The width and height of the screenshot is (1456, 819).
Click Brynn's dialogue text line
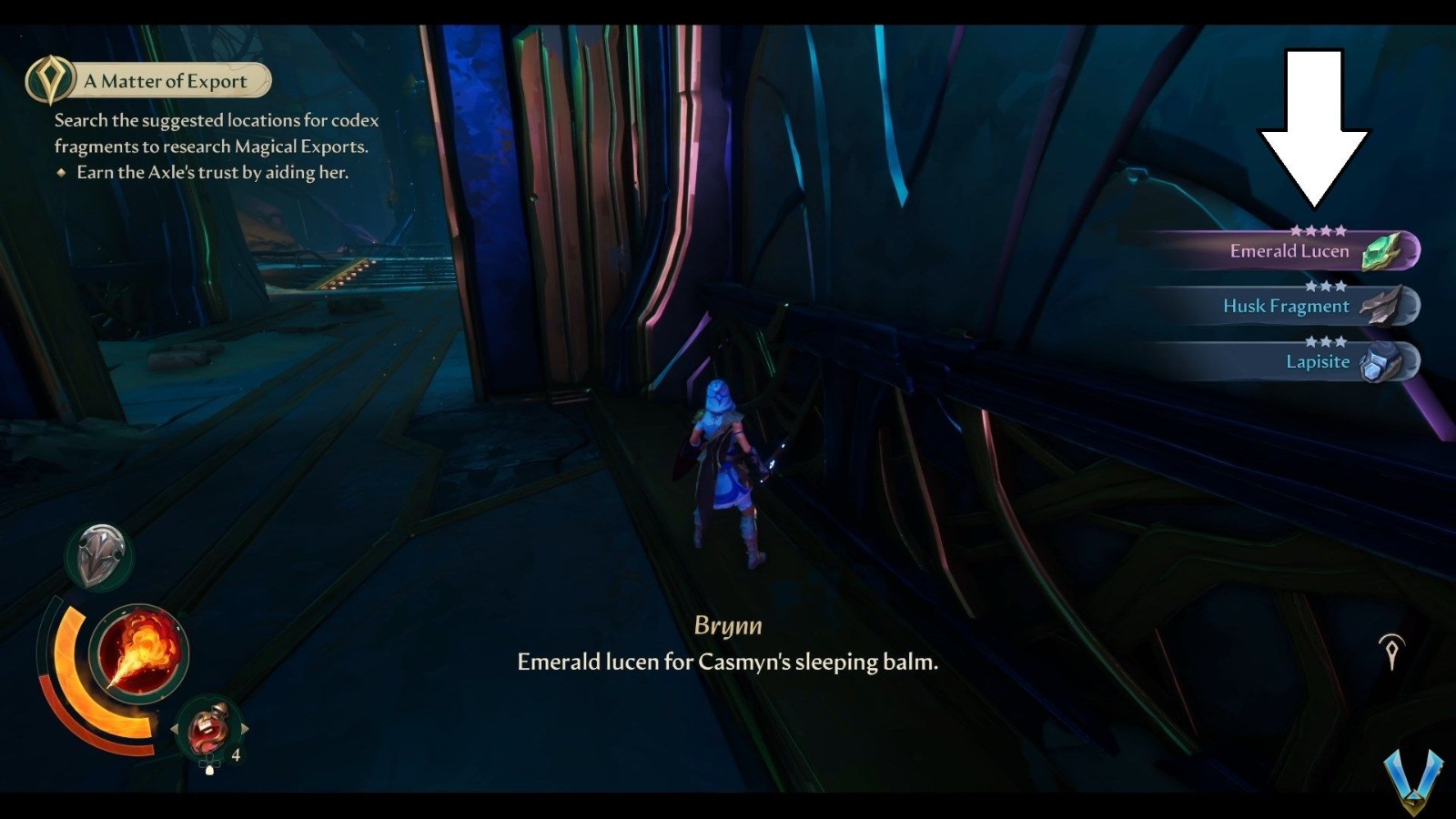click(x=728, y=662)
